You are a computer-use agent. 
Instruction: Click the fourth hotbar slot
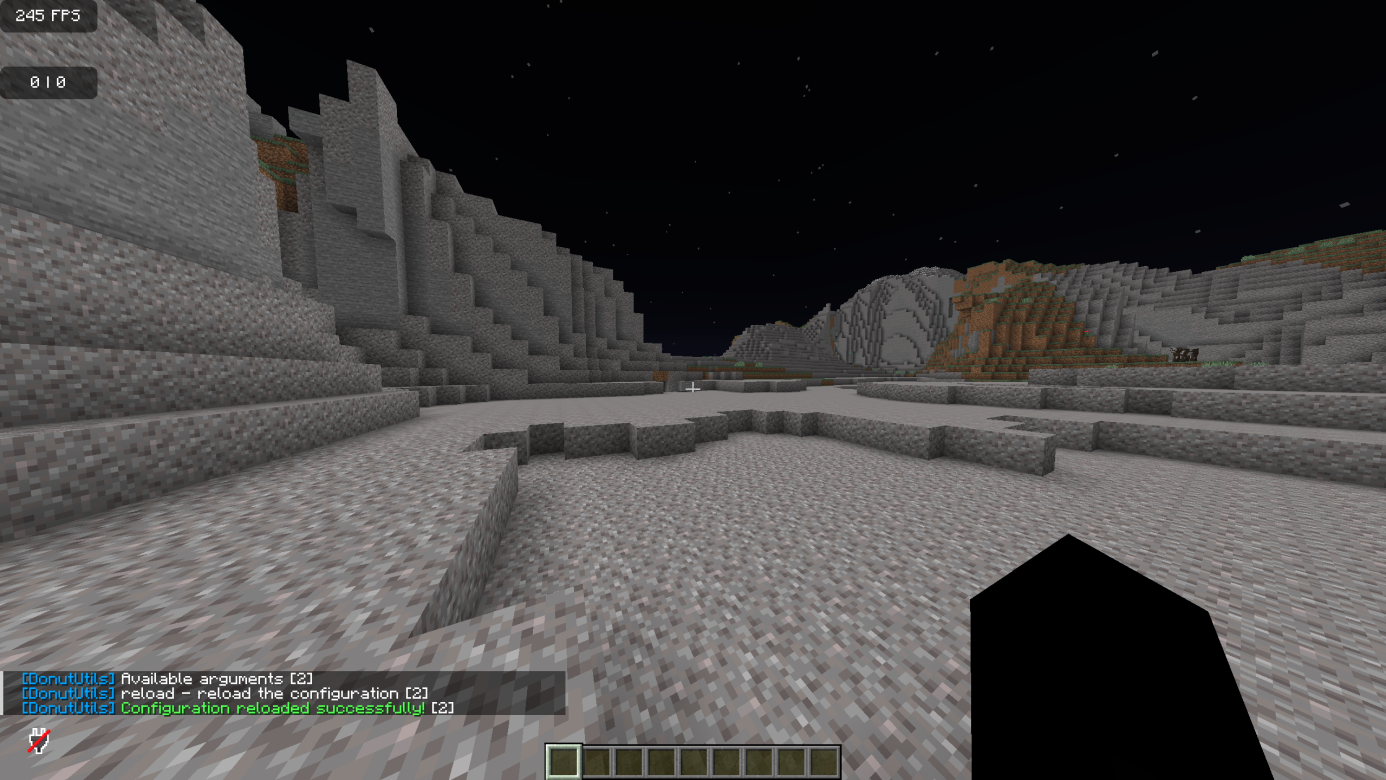coord(662,761)
